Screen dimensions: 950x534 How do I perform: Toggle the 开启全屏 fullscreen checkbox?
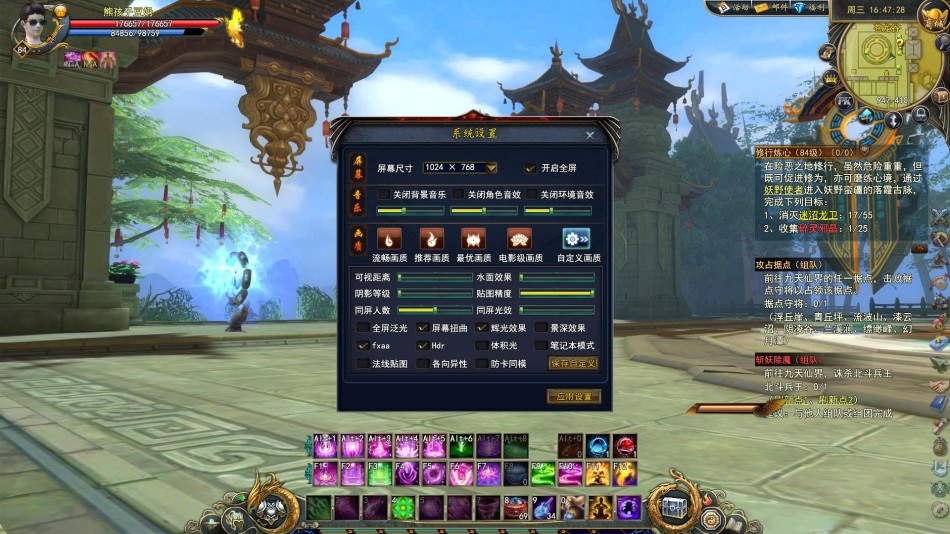(x=531, y=168)
